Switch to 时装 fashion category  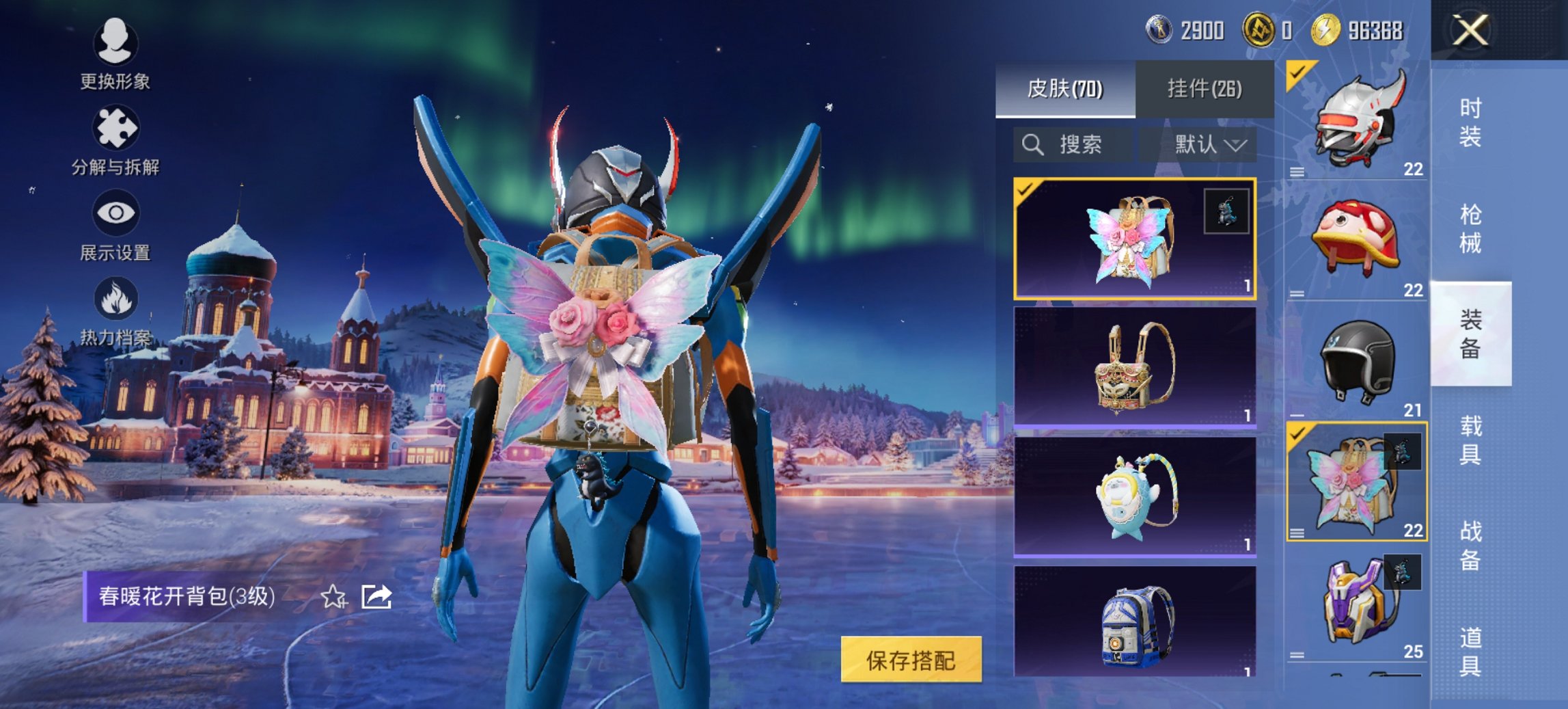click(x=1470, y=122)
